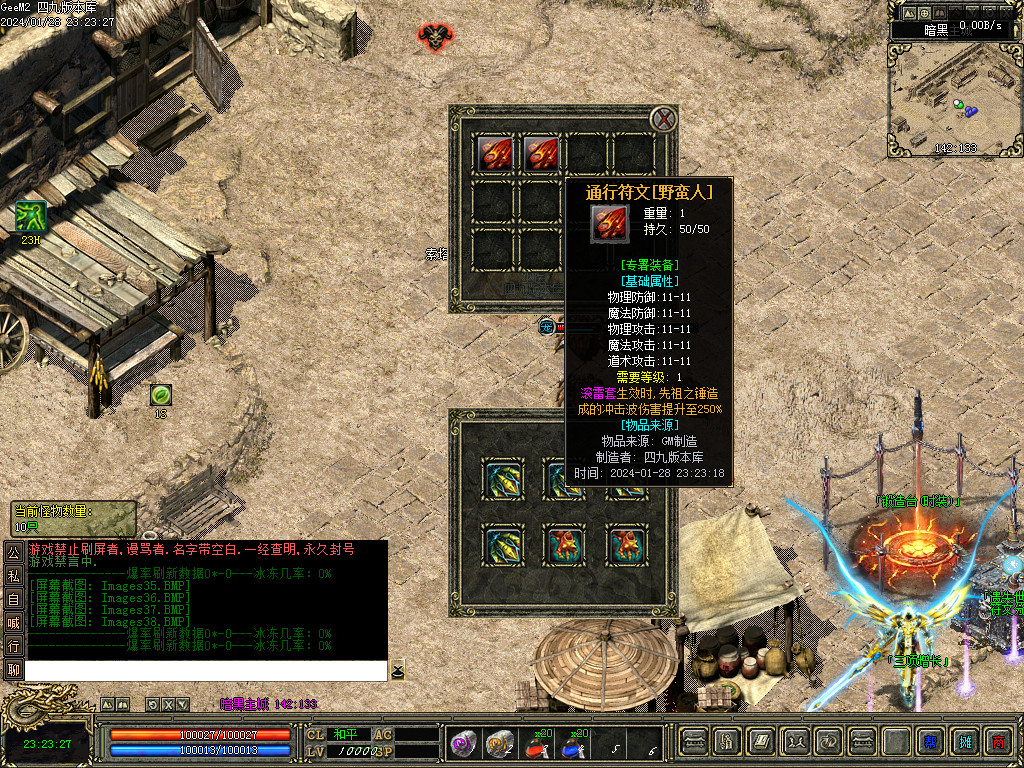Click the chat scroll-down arrow button
The height and width of the screenshot is (768, 1024).
point(397,671)
